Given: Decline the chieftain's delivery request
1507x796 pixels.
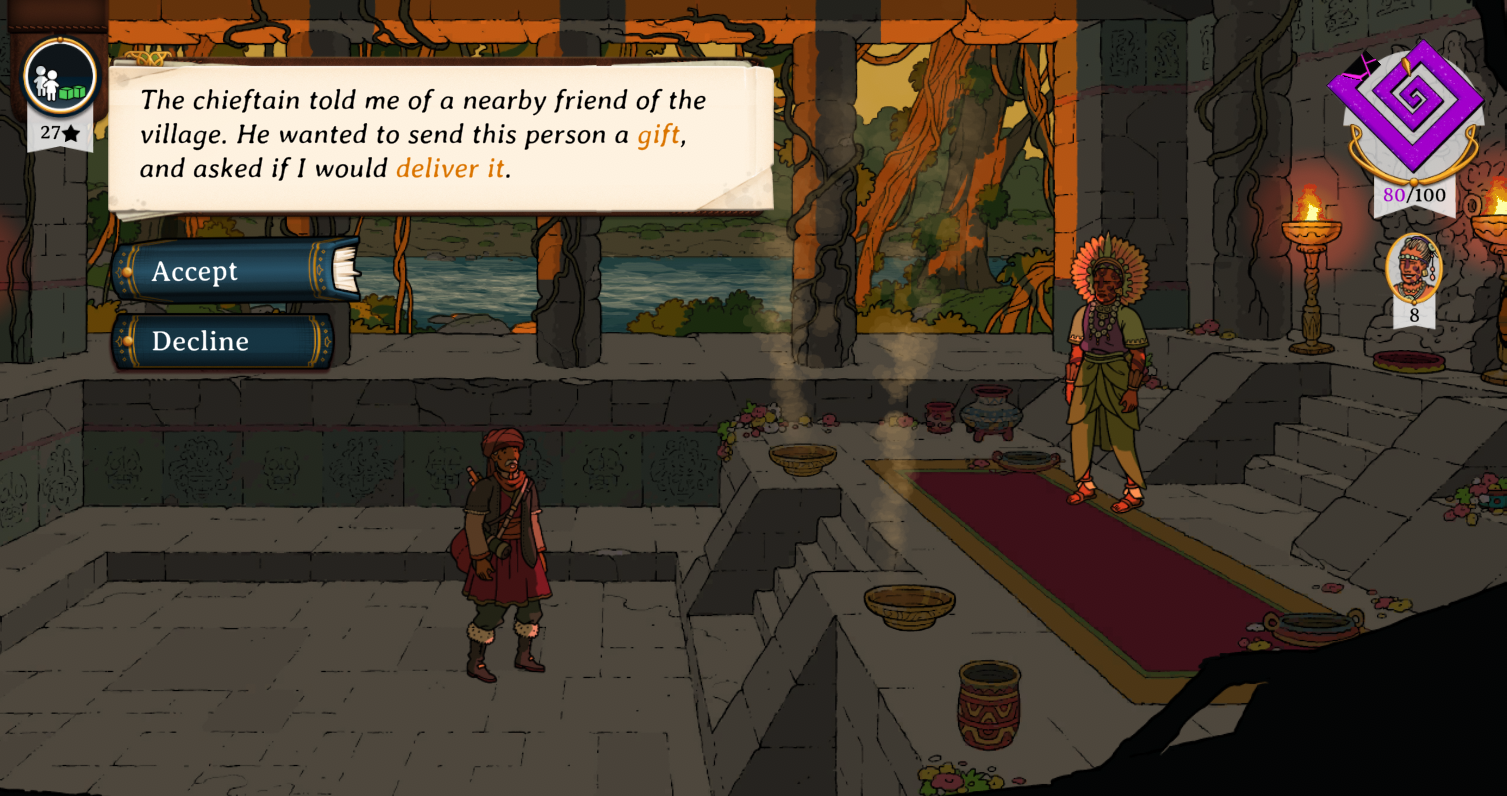Looking at the screenshot, I should (x=222, y=341).
